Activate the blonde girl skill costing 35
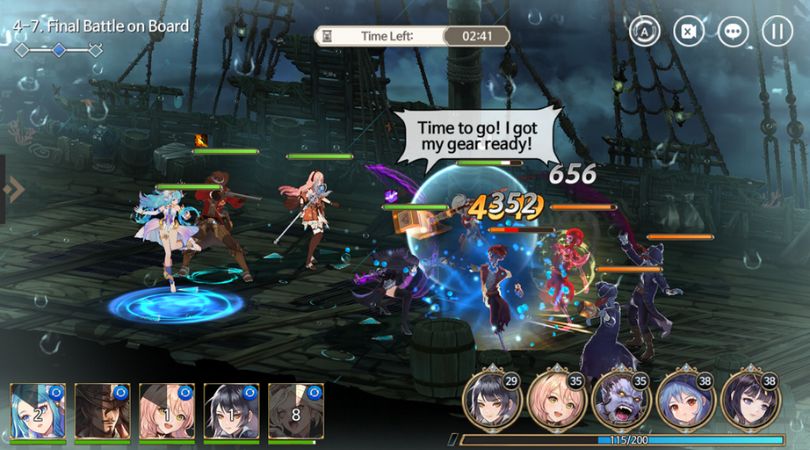 tap(556, 401)
